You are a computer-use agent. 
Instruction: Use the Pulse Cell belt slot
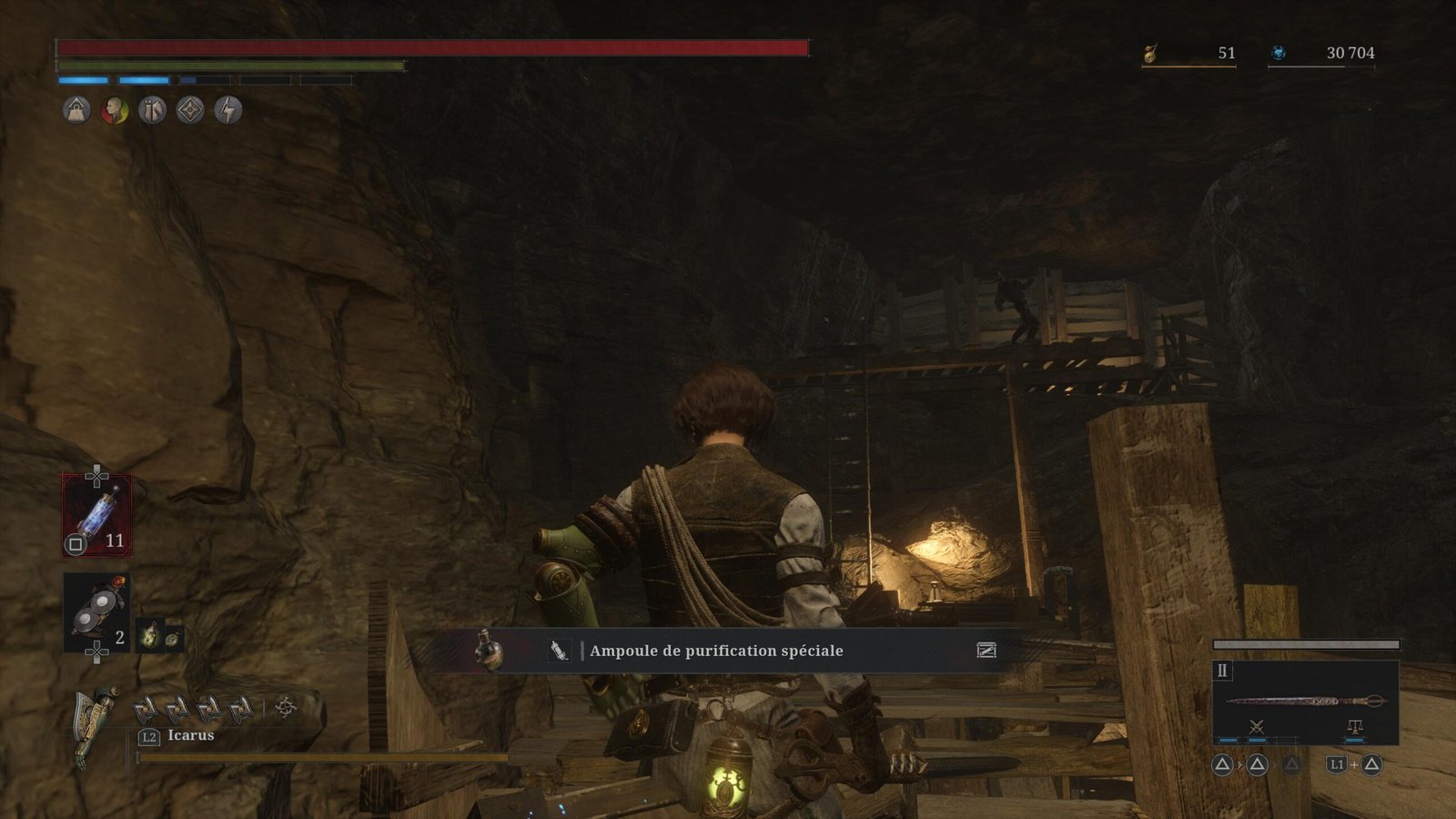tap(96, 514)
